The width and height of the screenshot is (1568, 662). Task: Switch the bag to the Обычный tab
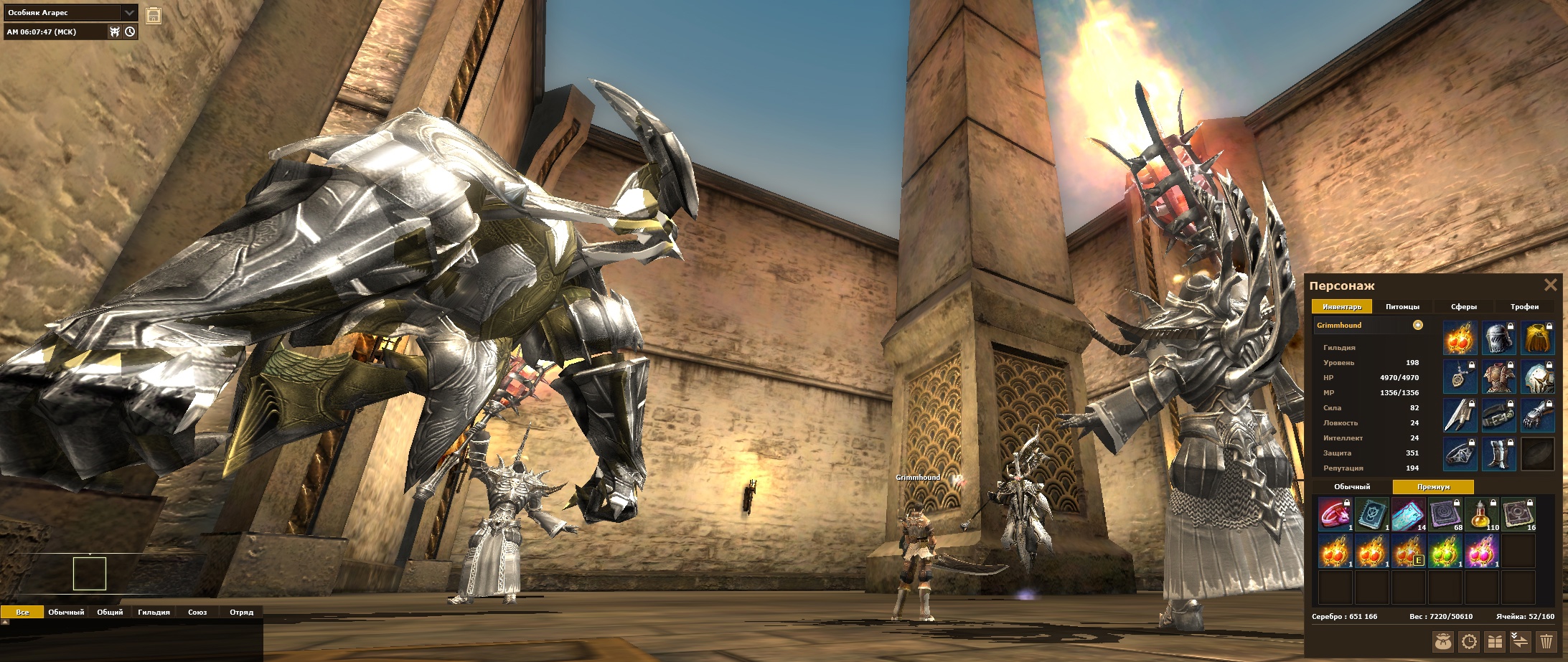click(x=1352, y=487)
